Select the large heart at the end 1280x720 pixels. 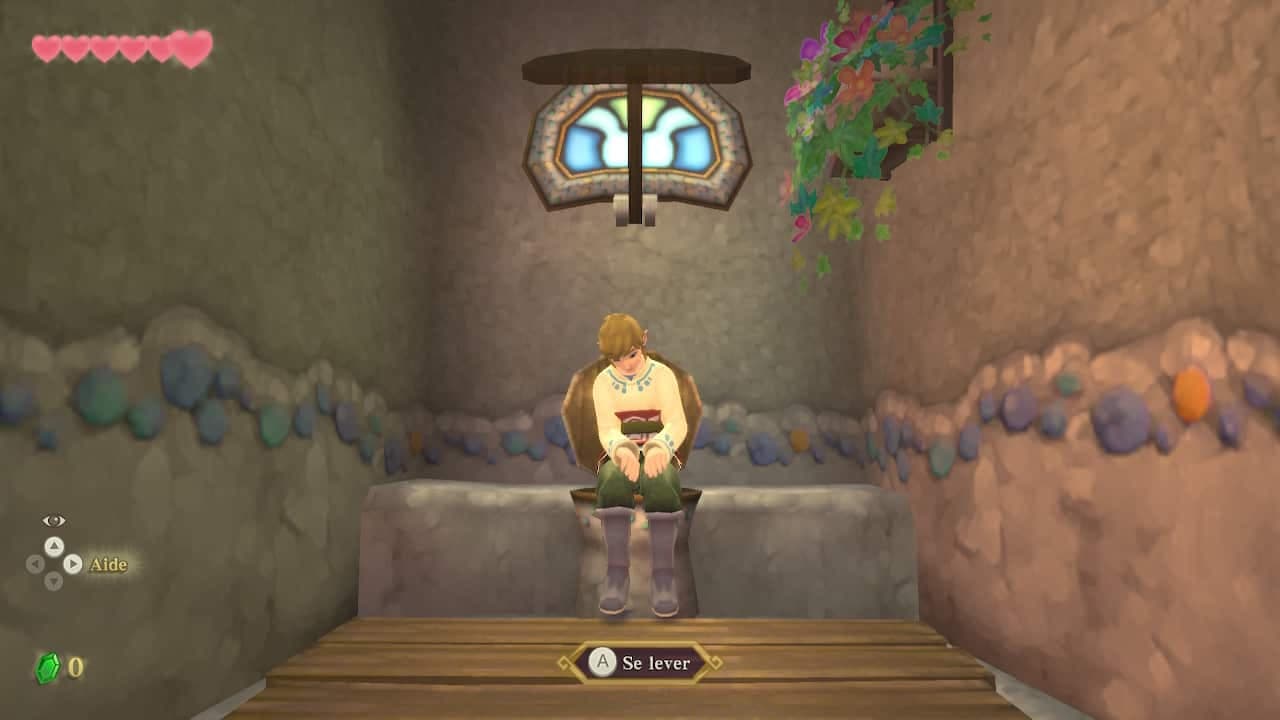coord(190,47)
